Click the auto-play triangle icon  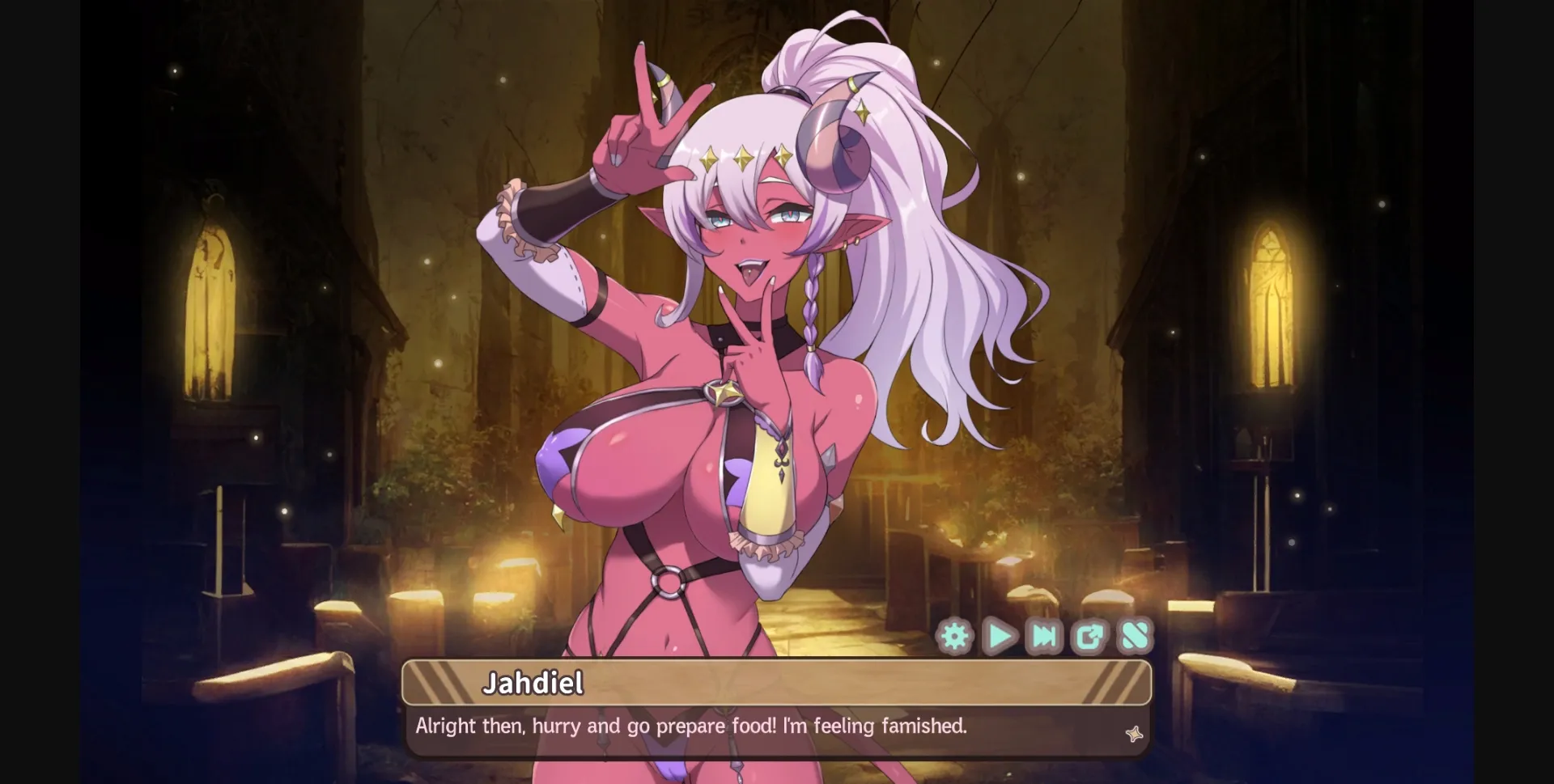pyautogui.click(x=1000, y=636)
